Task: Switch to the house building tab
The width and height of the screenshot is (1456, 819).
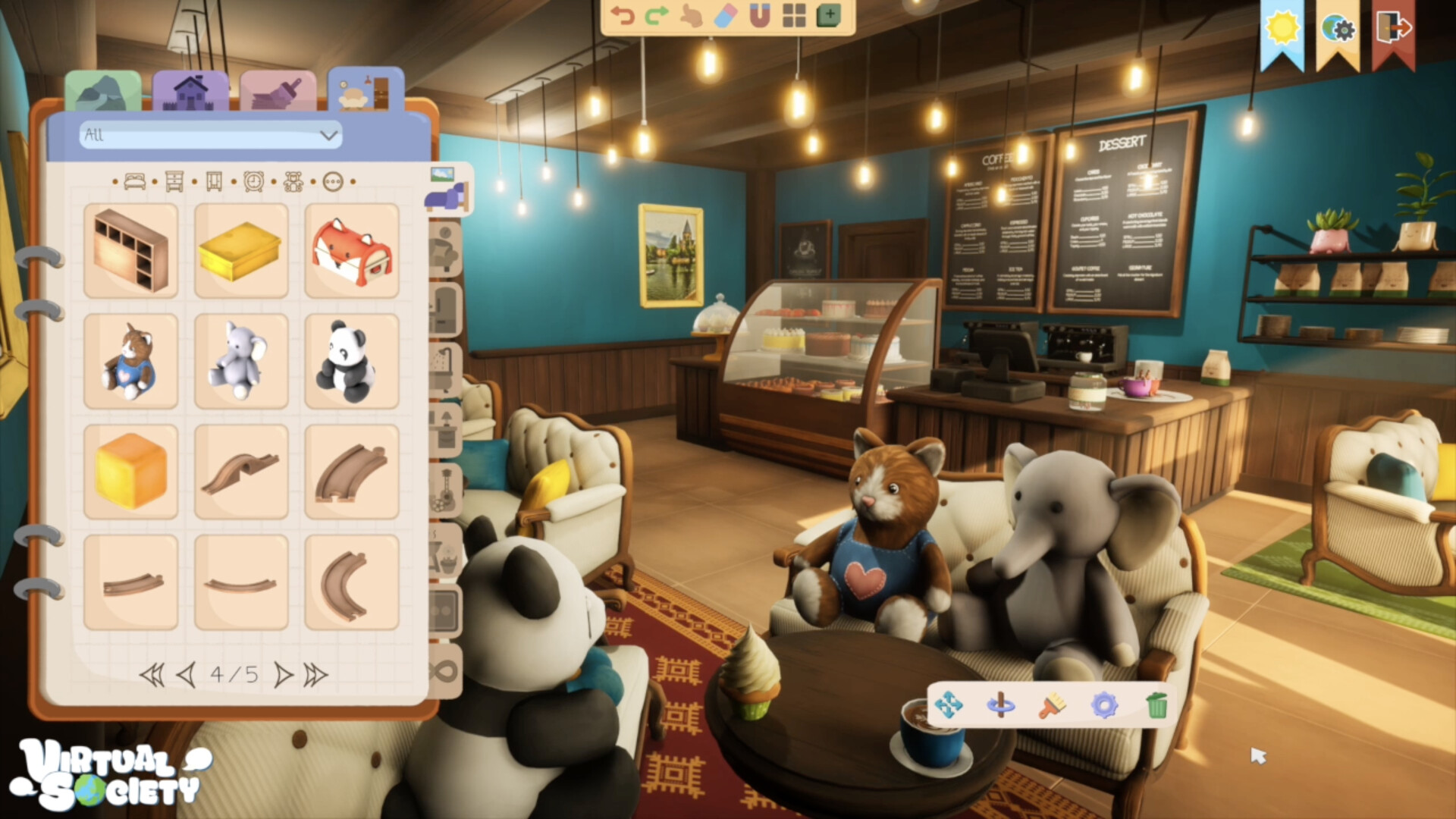Action: (x=192, y=89)
